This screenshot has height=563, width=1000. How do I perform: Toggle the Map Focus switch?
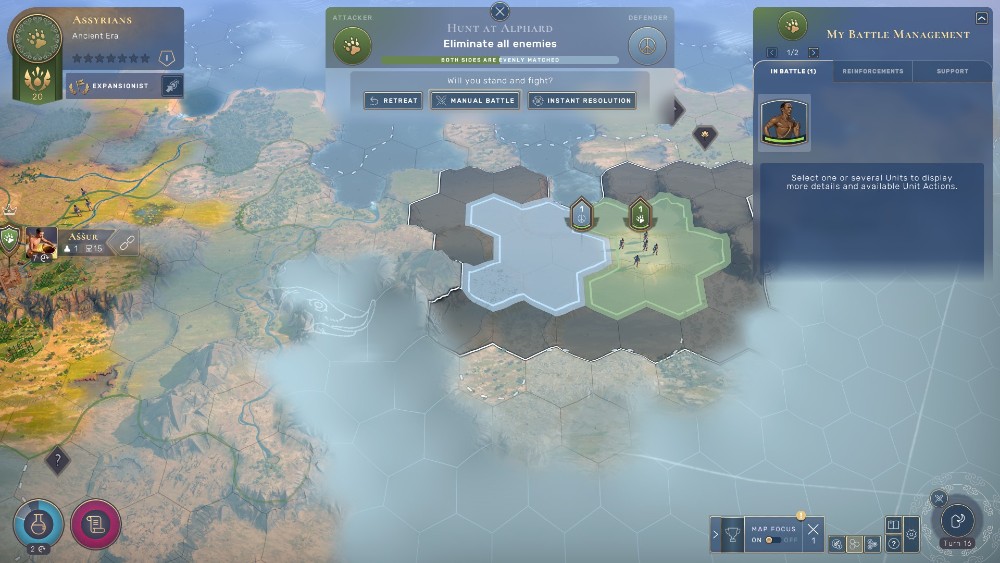[773, 540]
